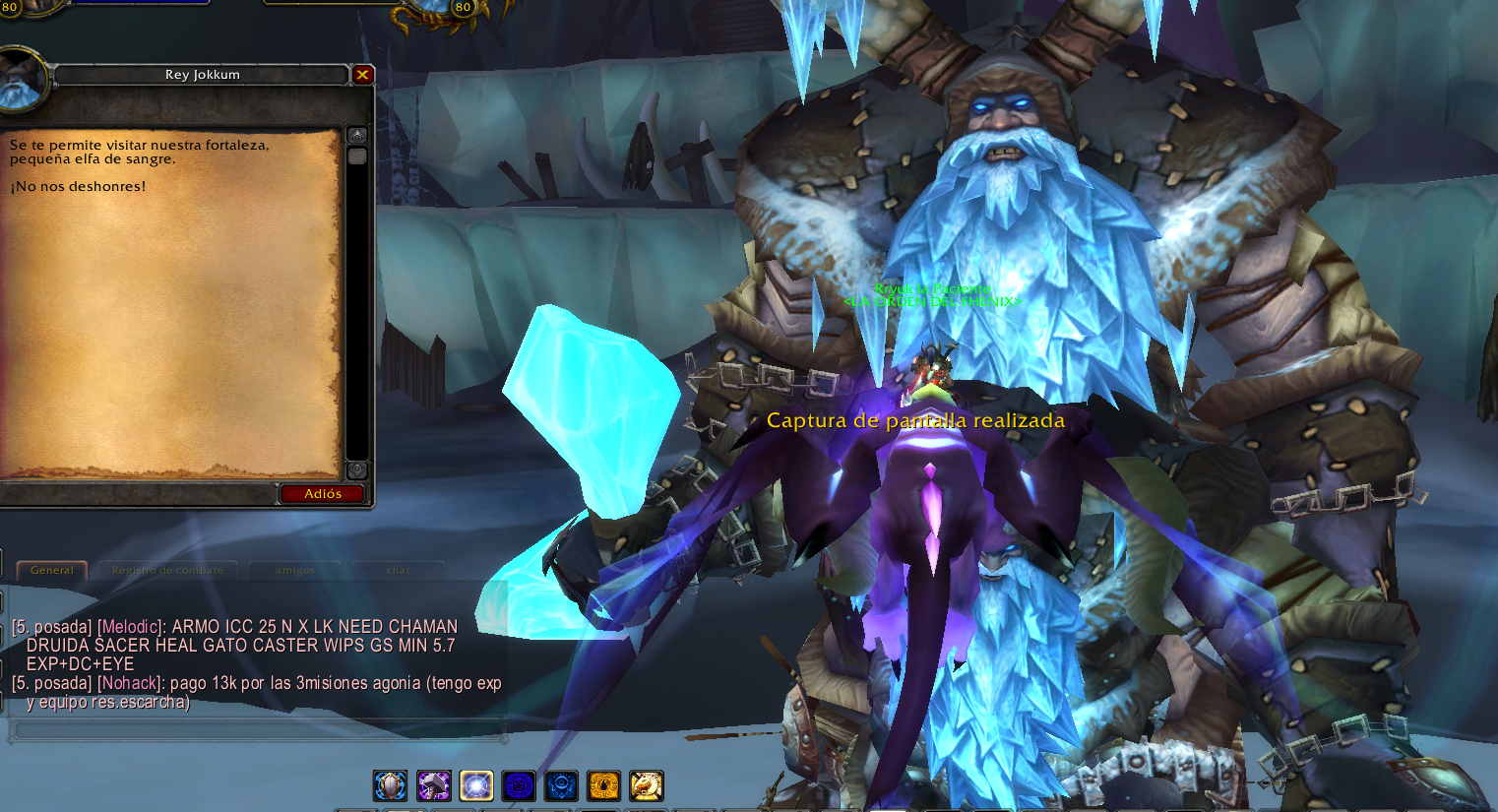The width and height of the screenshot is (1498, 812).
Task: Click player name Melodic in chat
Action: 130,627
